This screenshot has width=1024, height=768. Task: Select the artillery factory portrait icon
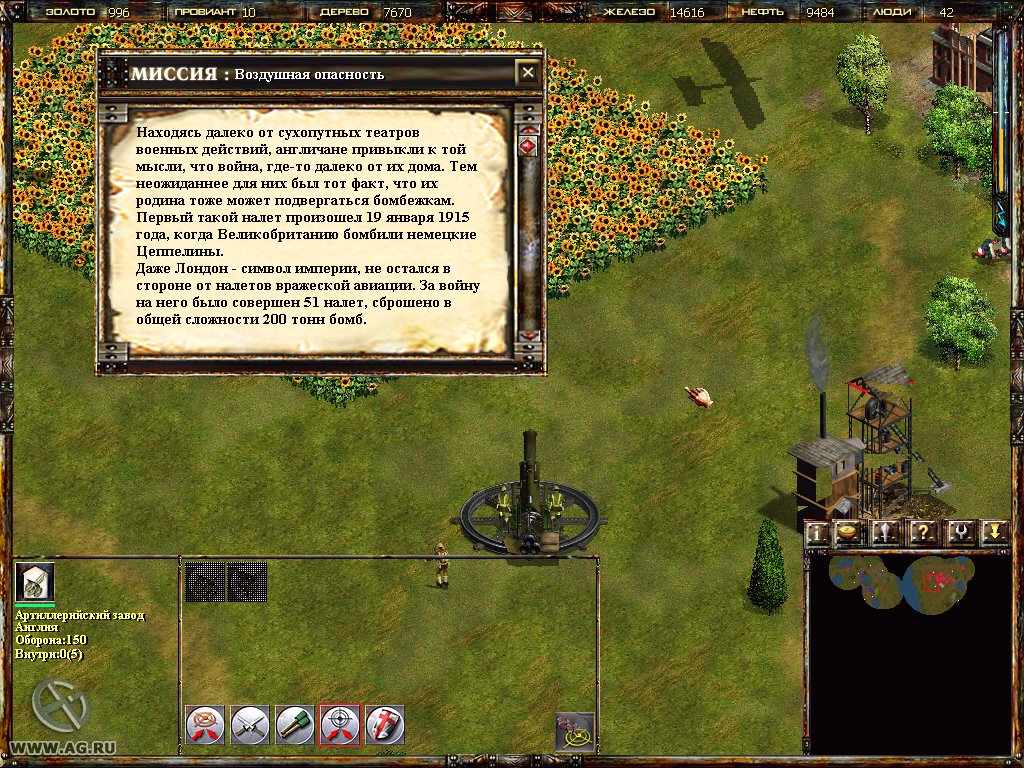(x=35, y=582)
